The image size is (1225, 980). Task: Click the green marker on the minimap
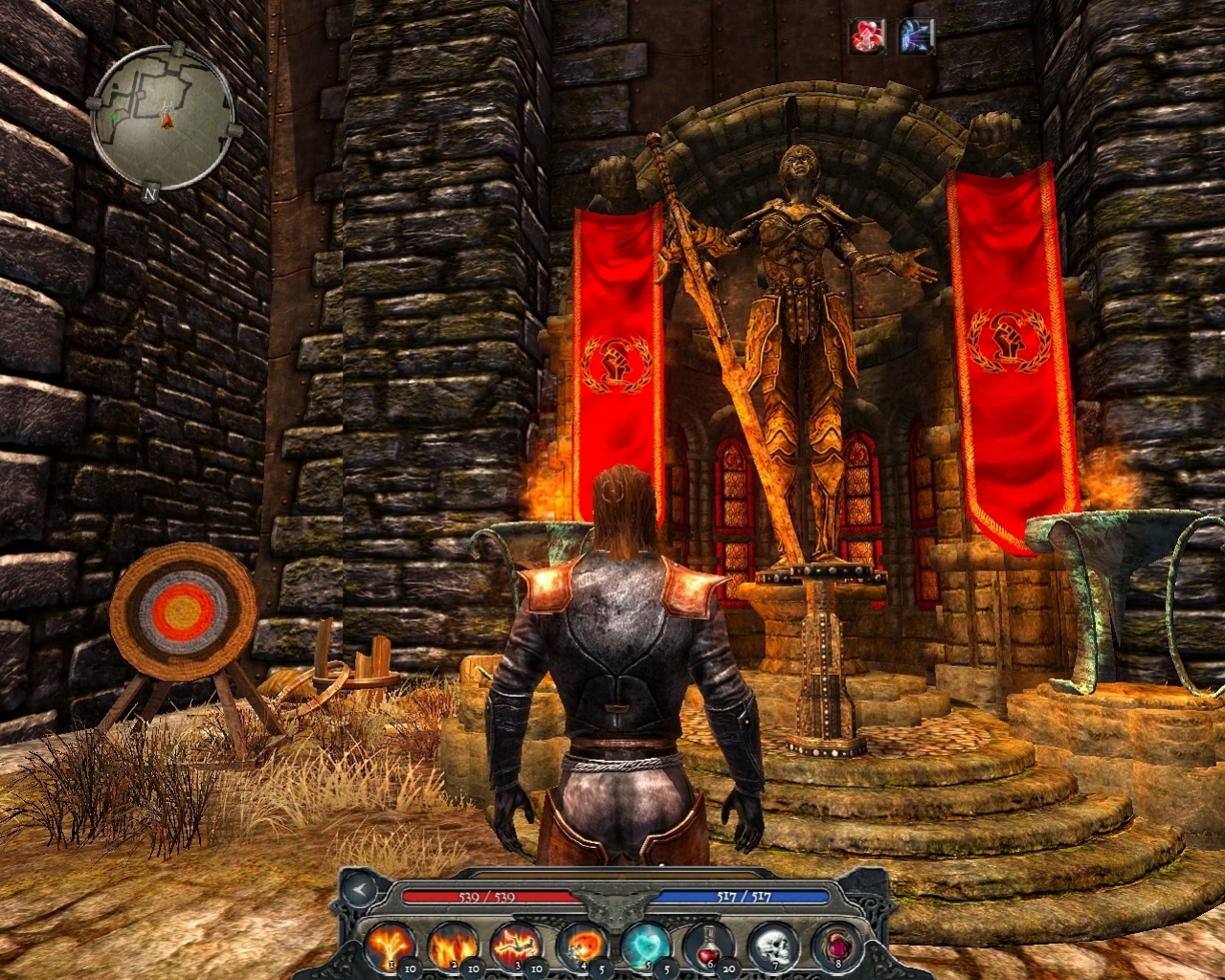(x=116, y=116)
